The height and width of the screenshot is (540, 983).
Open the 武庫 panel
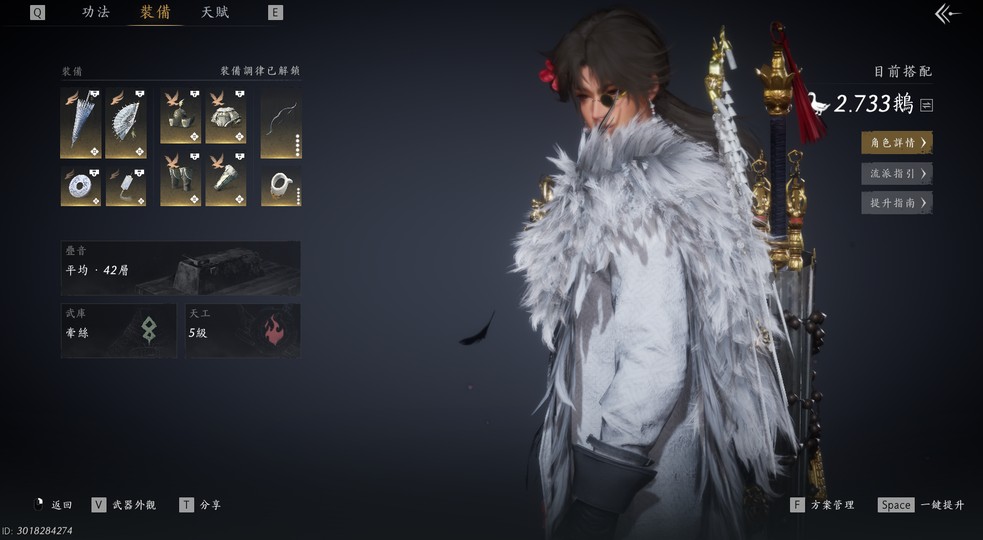tap(118, 330)
